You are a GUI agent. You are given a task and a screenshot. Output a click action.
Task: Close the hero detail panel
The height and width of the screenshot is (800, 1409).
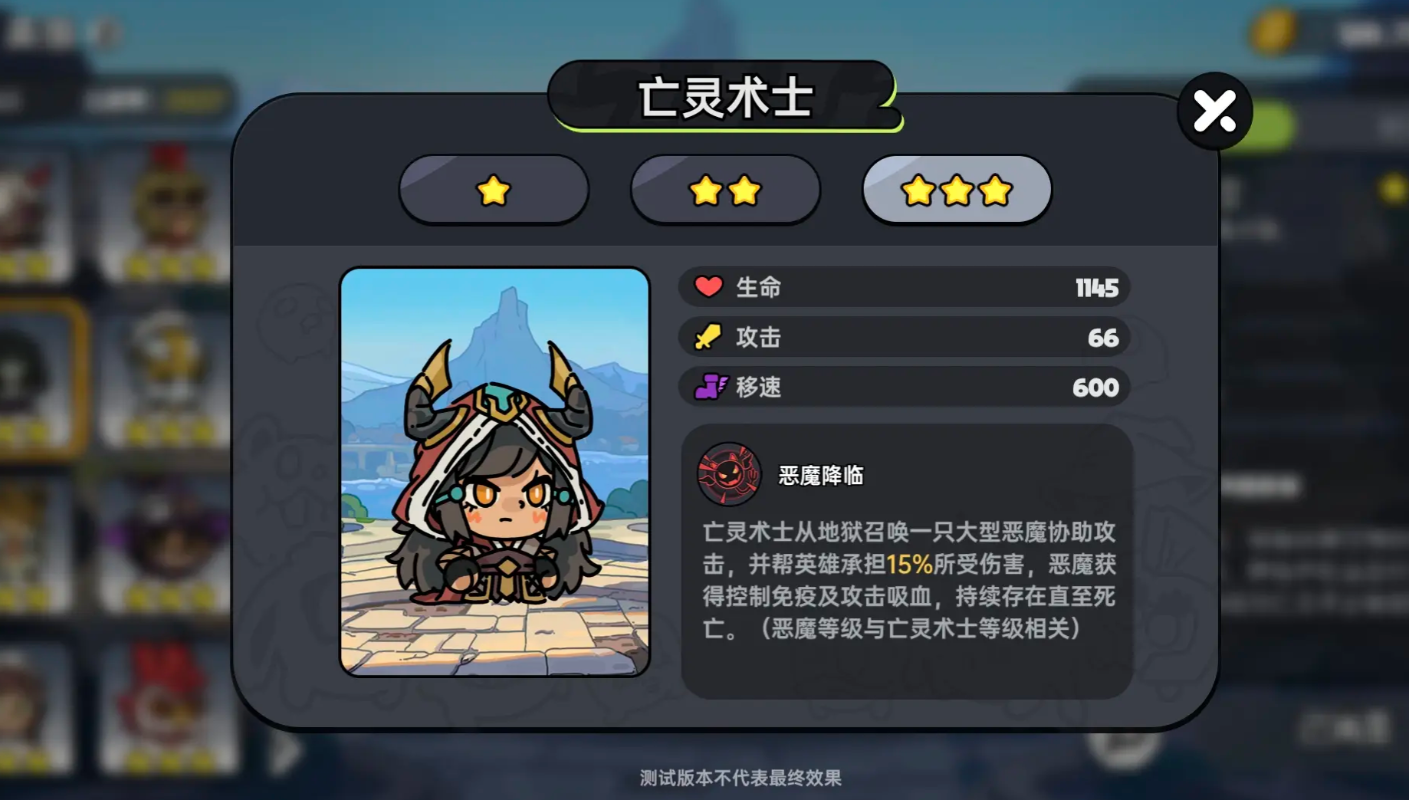pos(1214,111)
